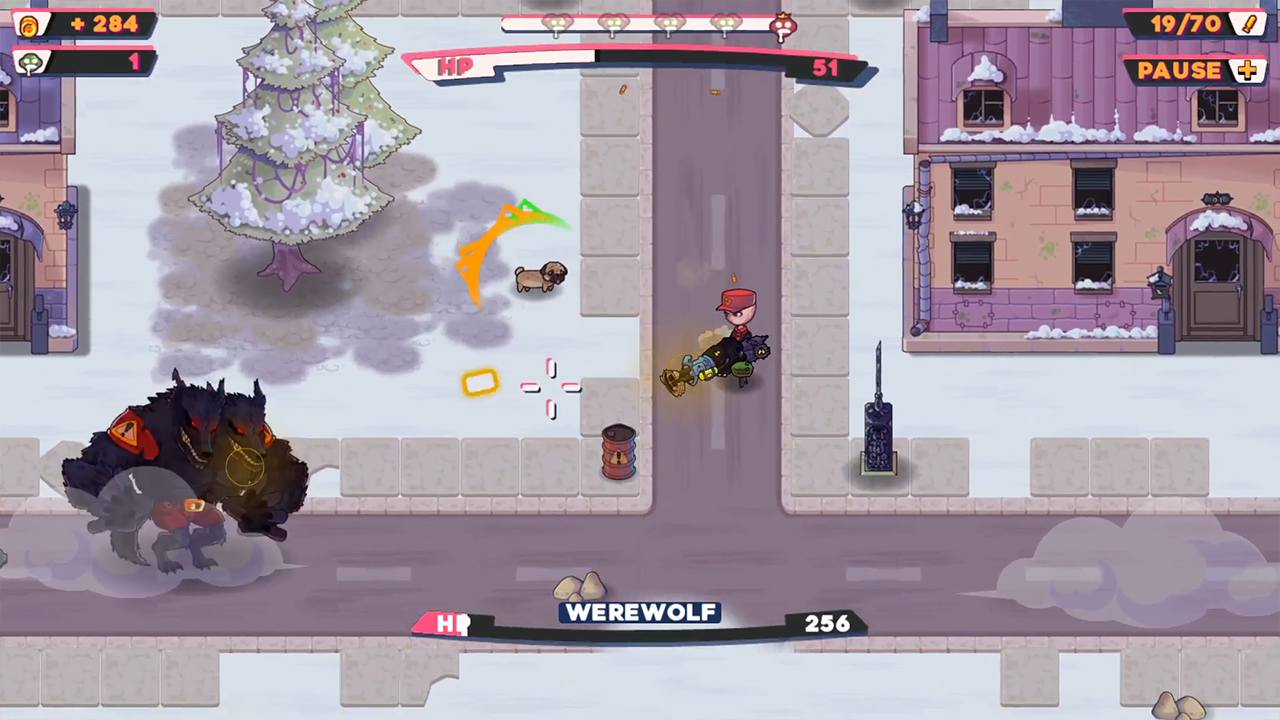1280x720 pixels.
Task: Click the coin currency icon
Action: pos(27,24)
